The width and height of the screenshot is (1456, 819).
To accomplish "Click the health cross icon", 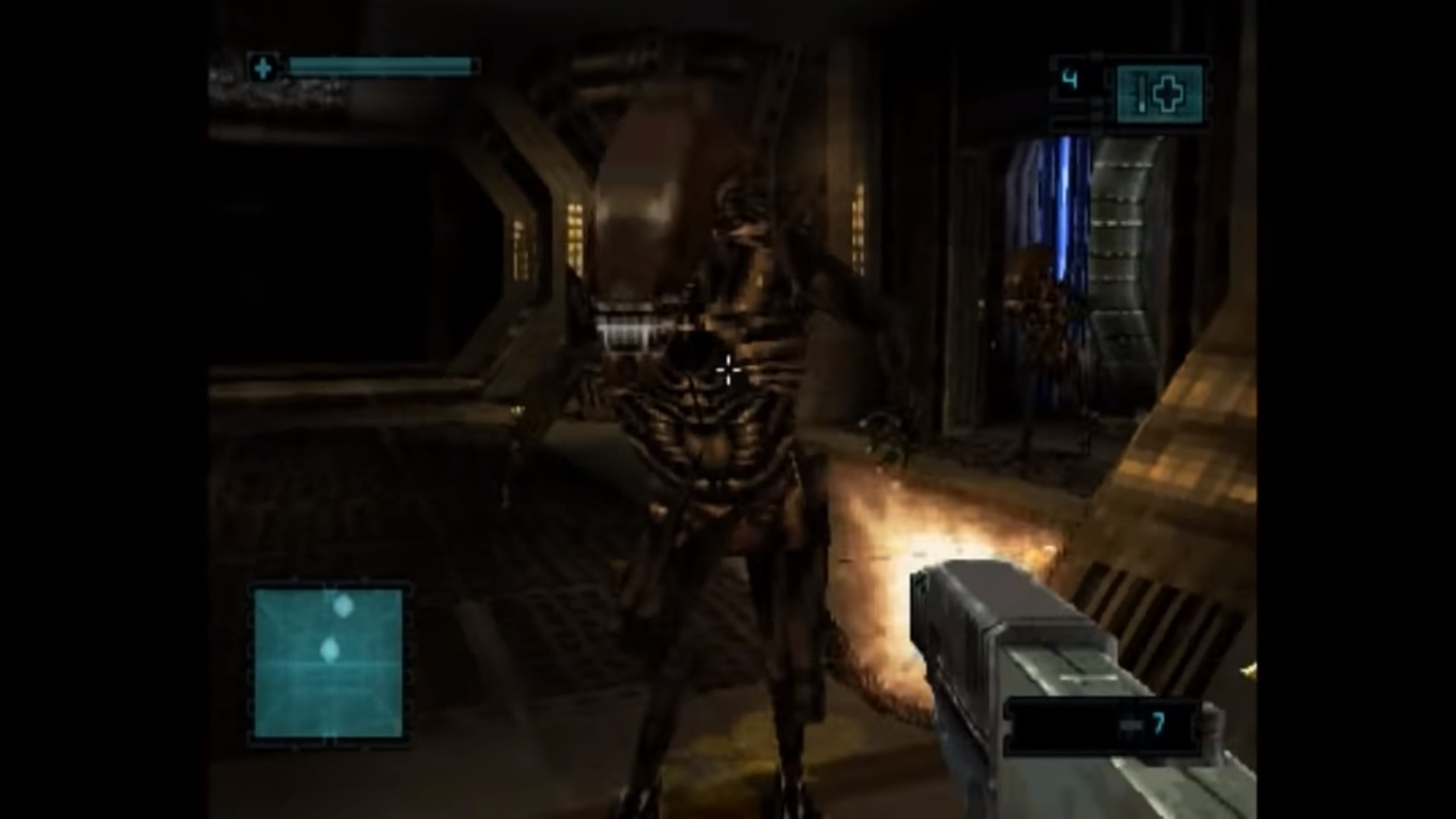I will click(263, 69).
